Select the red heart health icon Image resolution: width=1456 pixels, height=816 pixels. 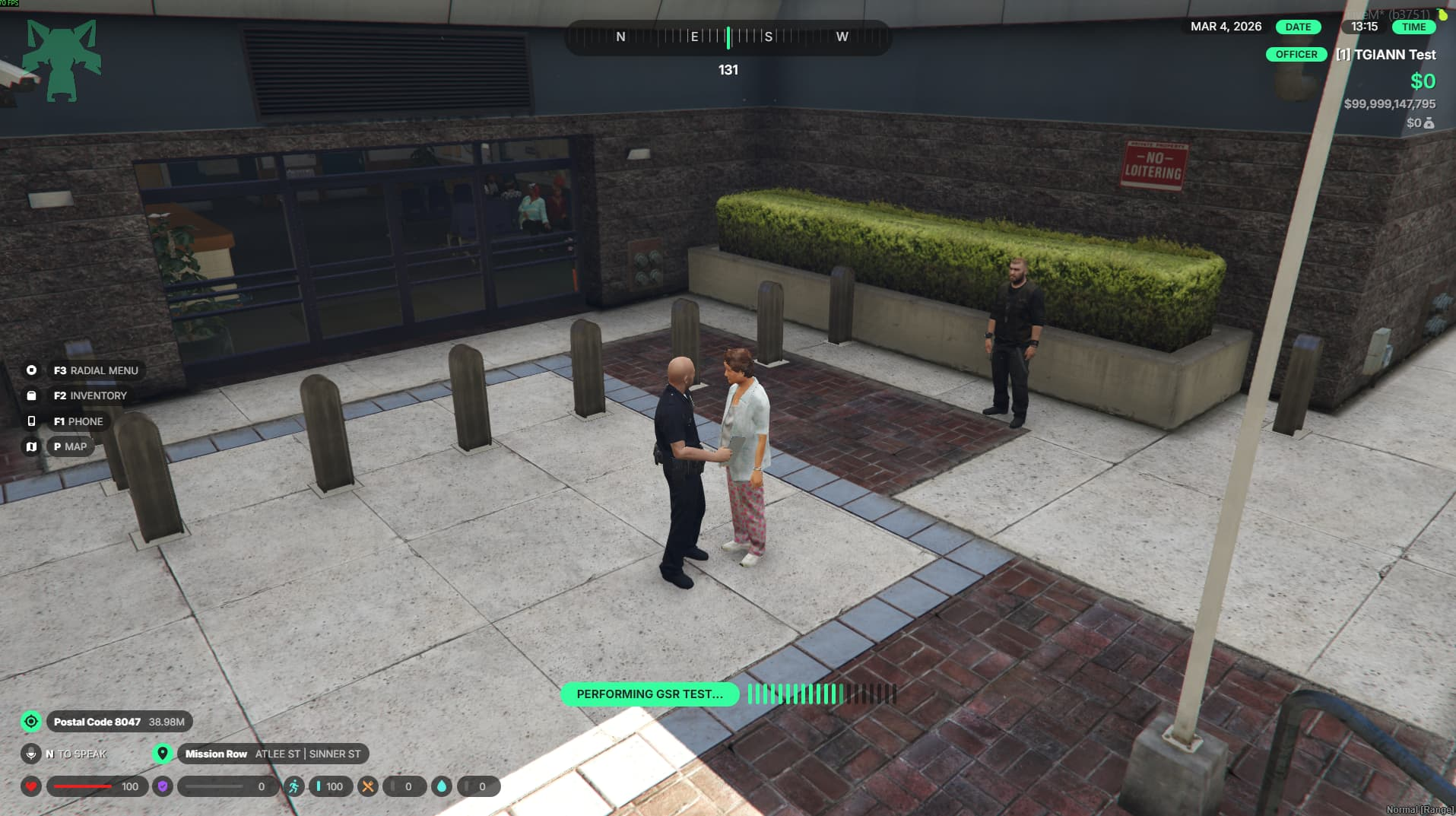point(31,786)
